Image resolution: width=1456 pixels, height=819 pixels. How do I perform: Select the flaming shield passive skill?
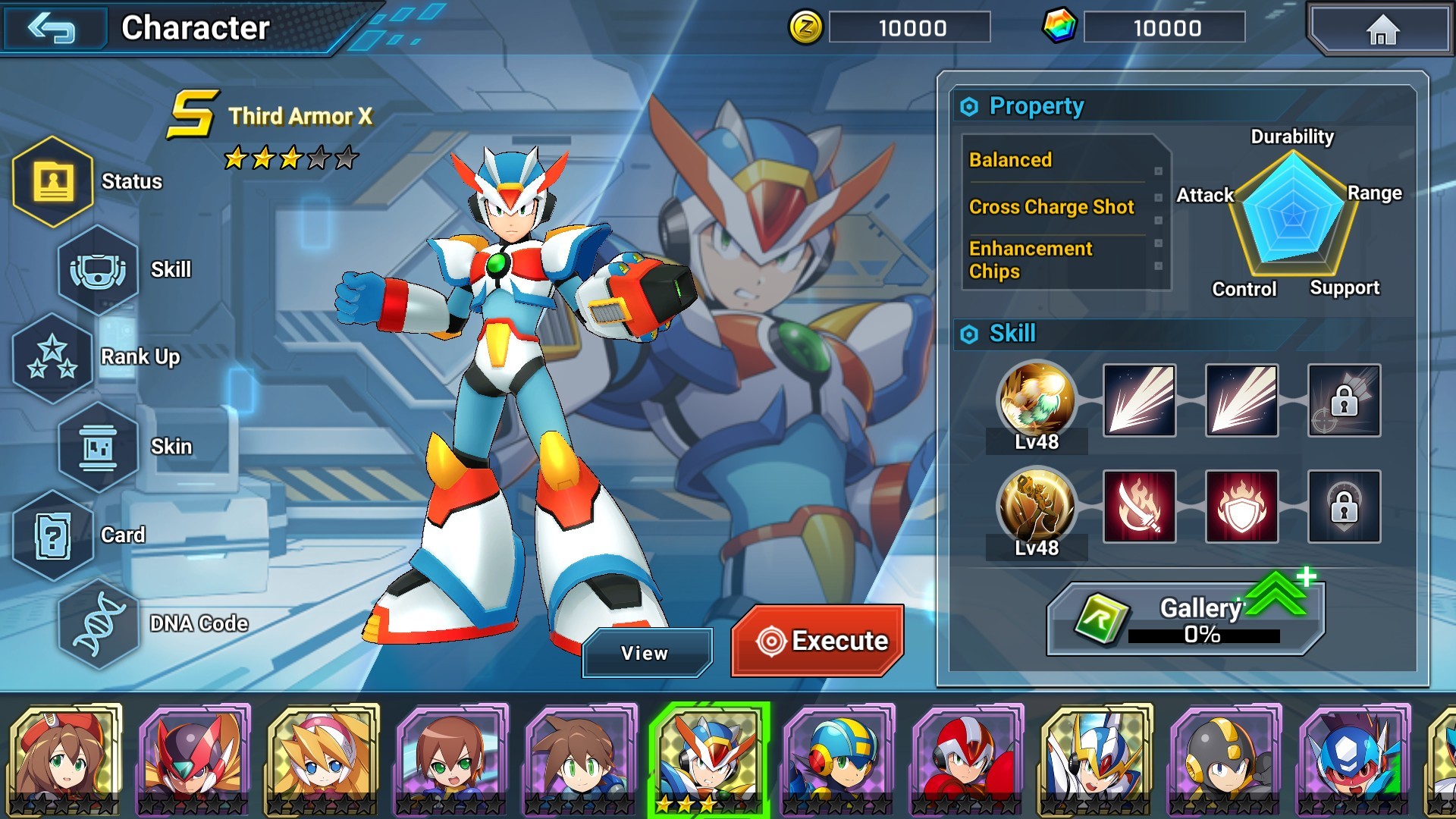(x=1241, y=507)
